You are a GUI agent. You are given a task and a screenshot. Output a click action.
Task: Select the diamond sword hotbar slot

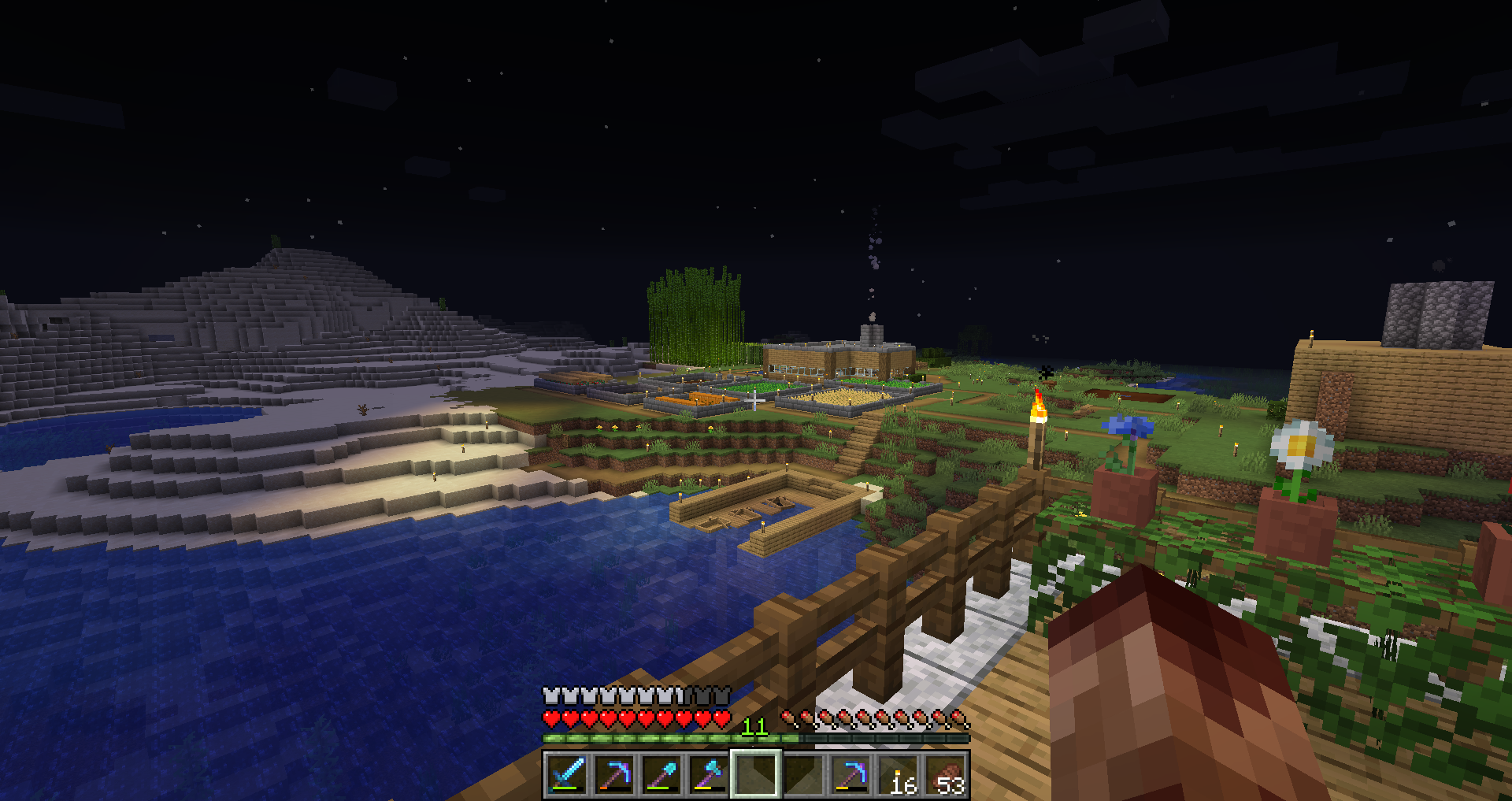567,774
